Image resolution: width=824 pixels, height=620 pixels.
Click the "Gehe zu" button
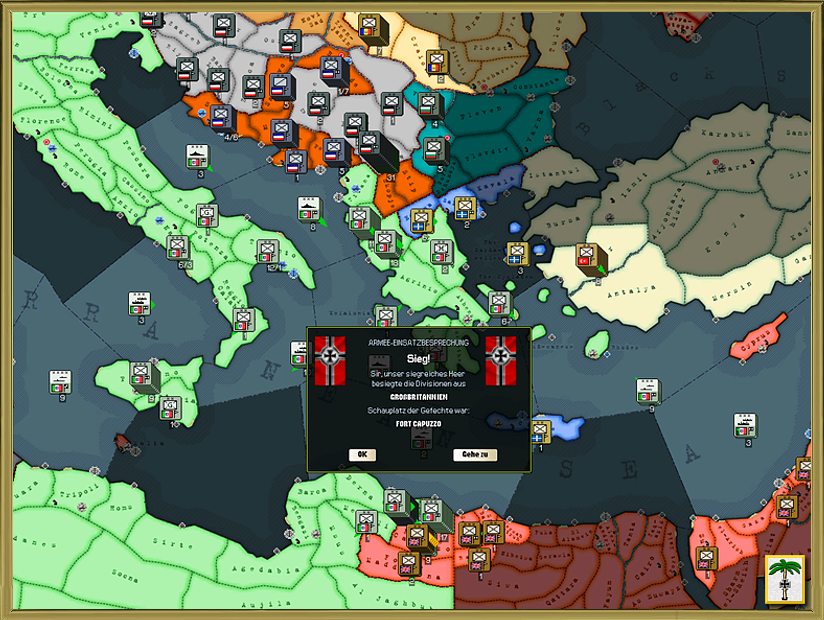tap(475, 454)
